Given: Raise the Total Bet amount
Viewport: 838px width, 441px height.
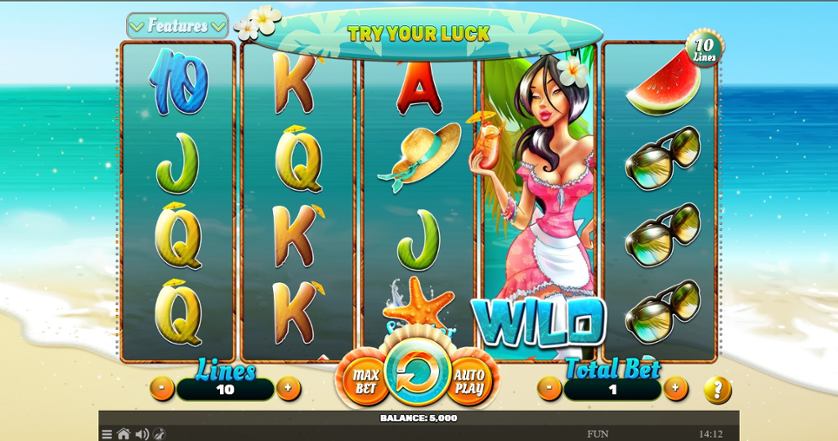Looking at the screenshot, I should pos(675,388).
